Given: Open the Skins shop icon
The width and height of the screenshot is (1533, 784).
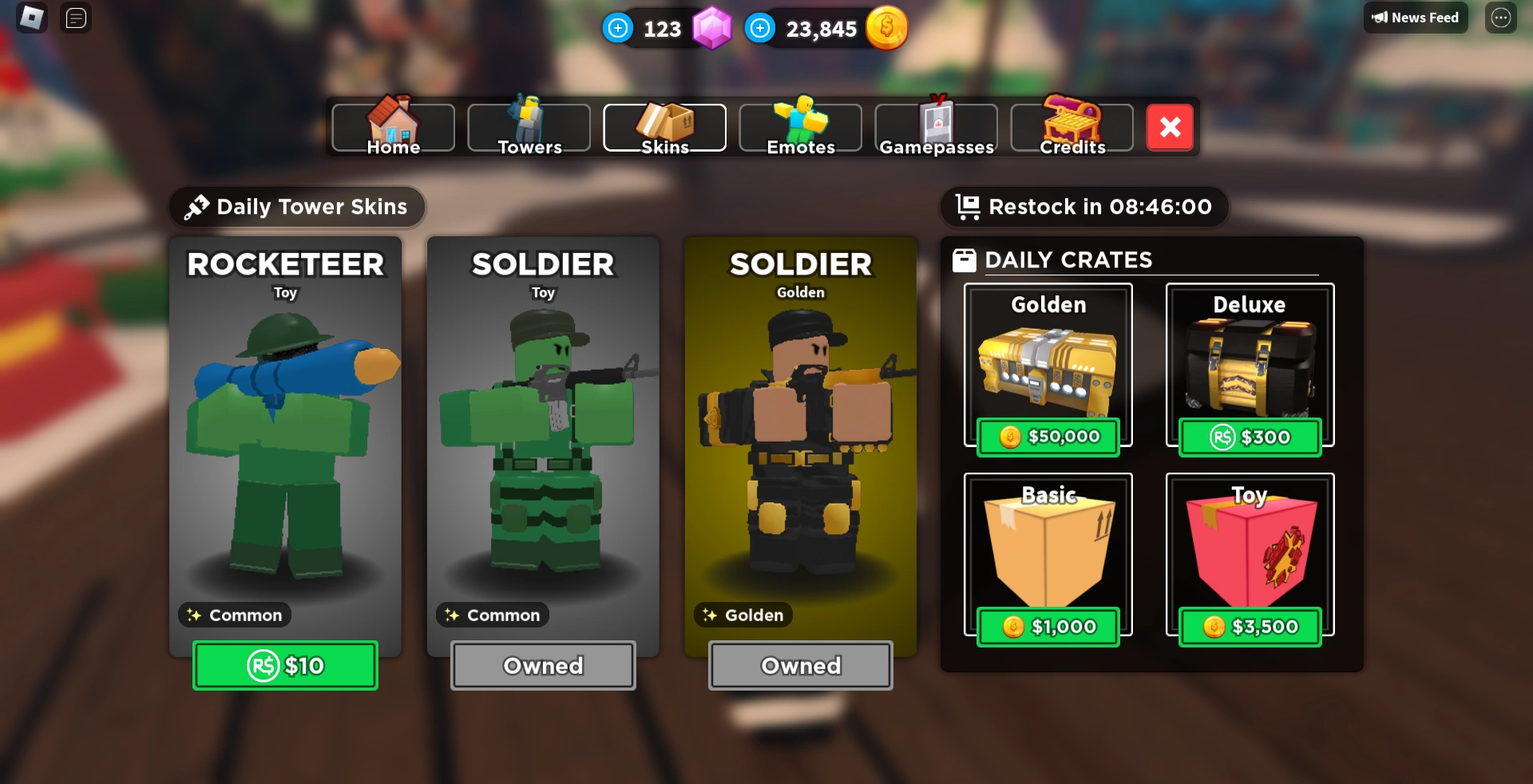Looking at the screenshot, I should click(x=664, y=121).
